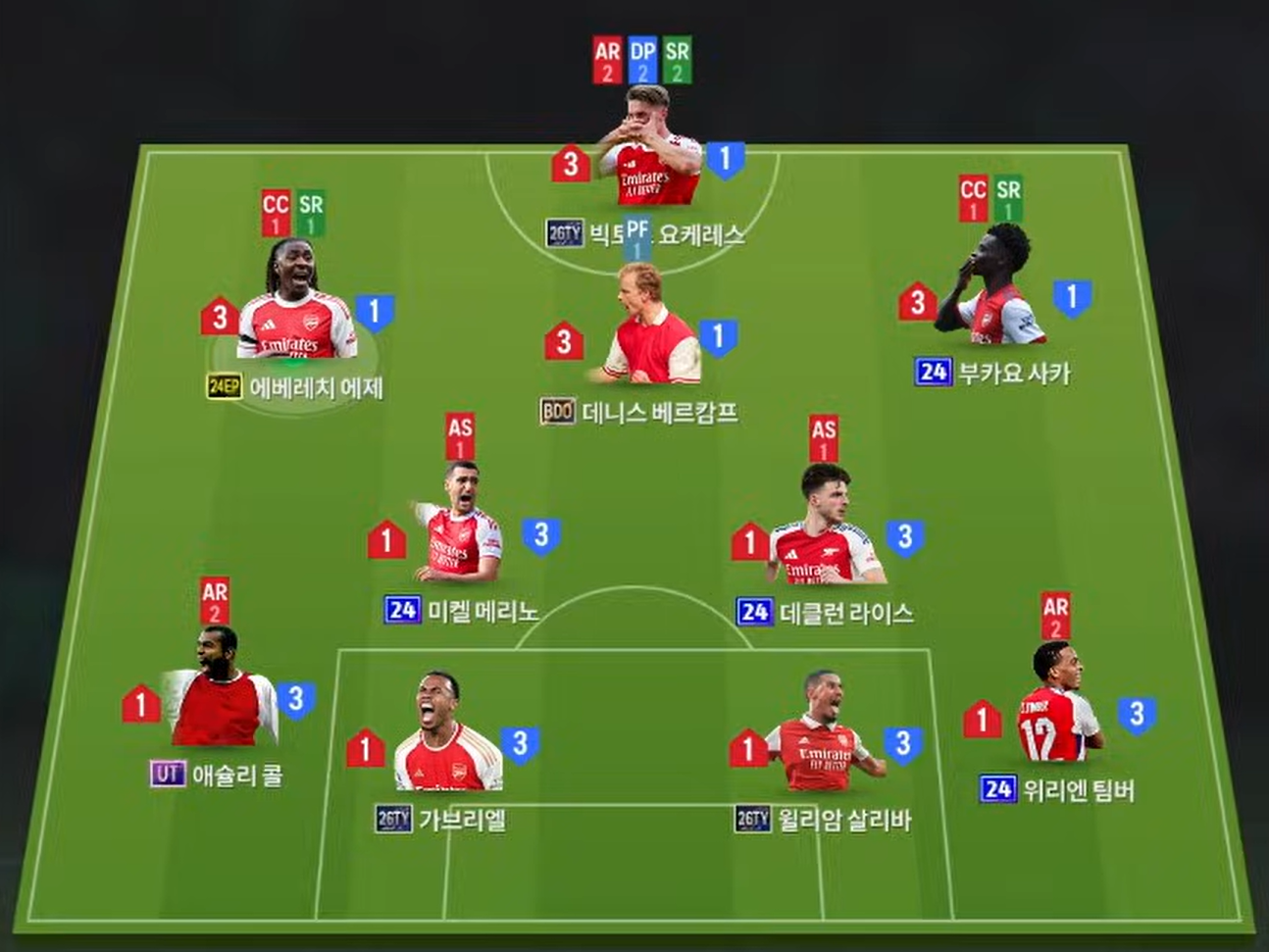Select striker Viktor Gyökeres' player card

click(648, 157)
